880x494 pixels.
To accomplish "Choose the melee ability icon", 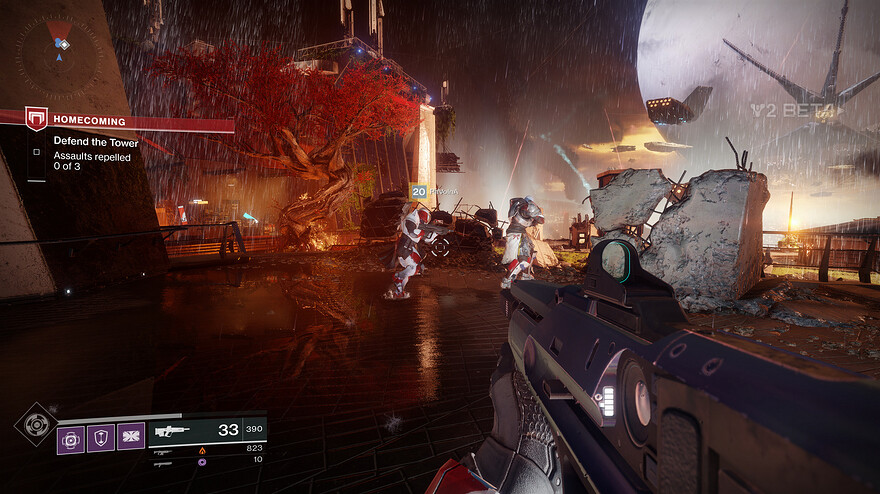I will click(131, 437).
